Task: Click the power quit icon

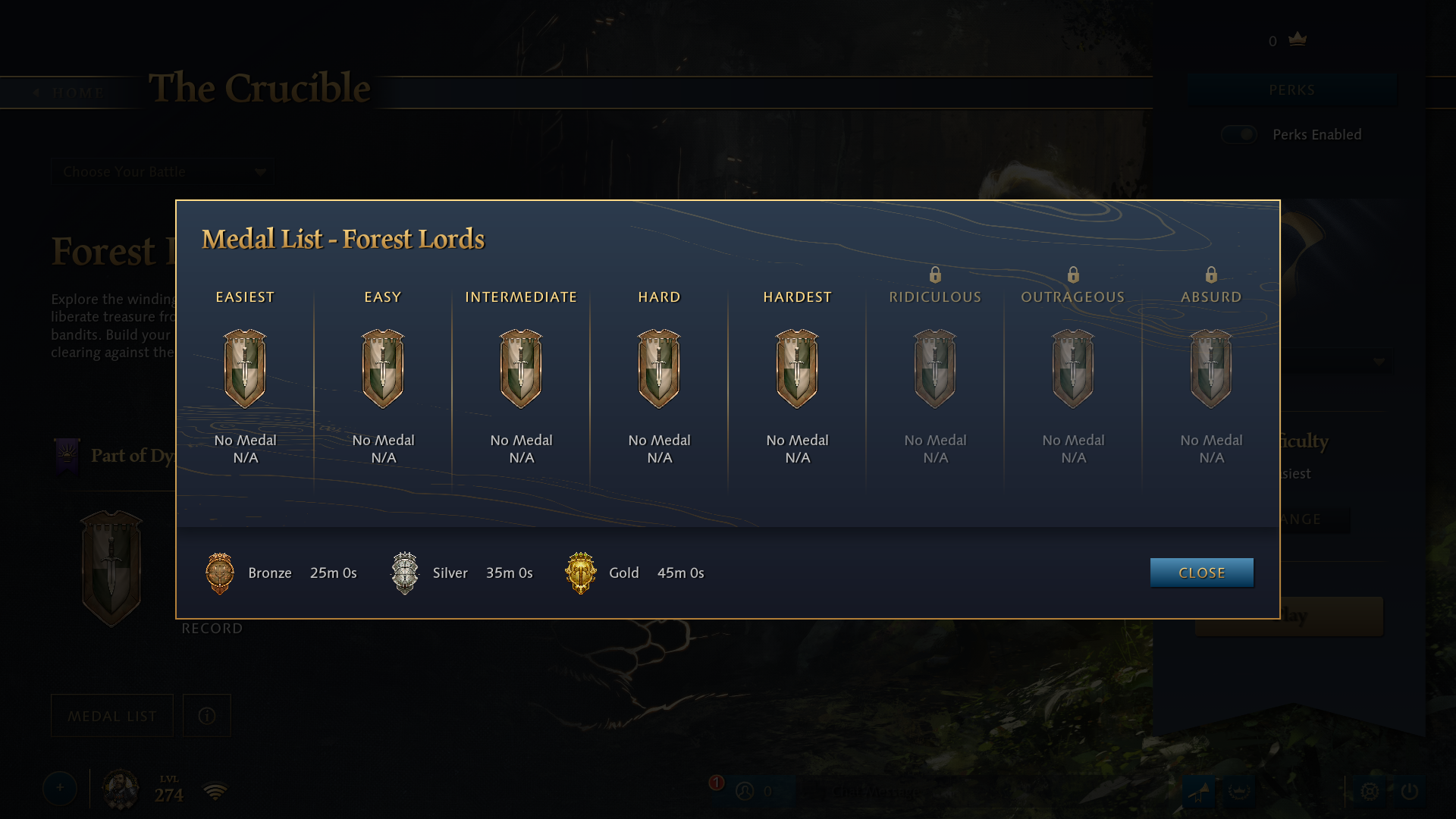Action: 1410,792
